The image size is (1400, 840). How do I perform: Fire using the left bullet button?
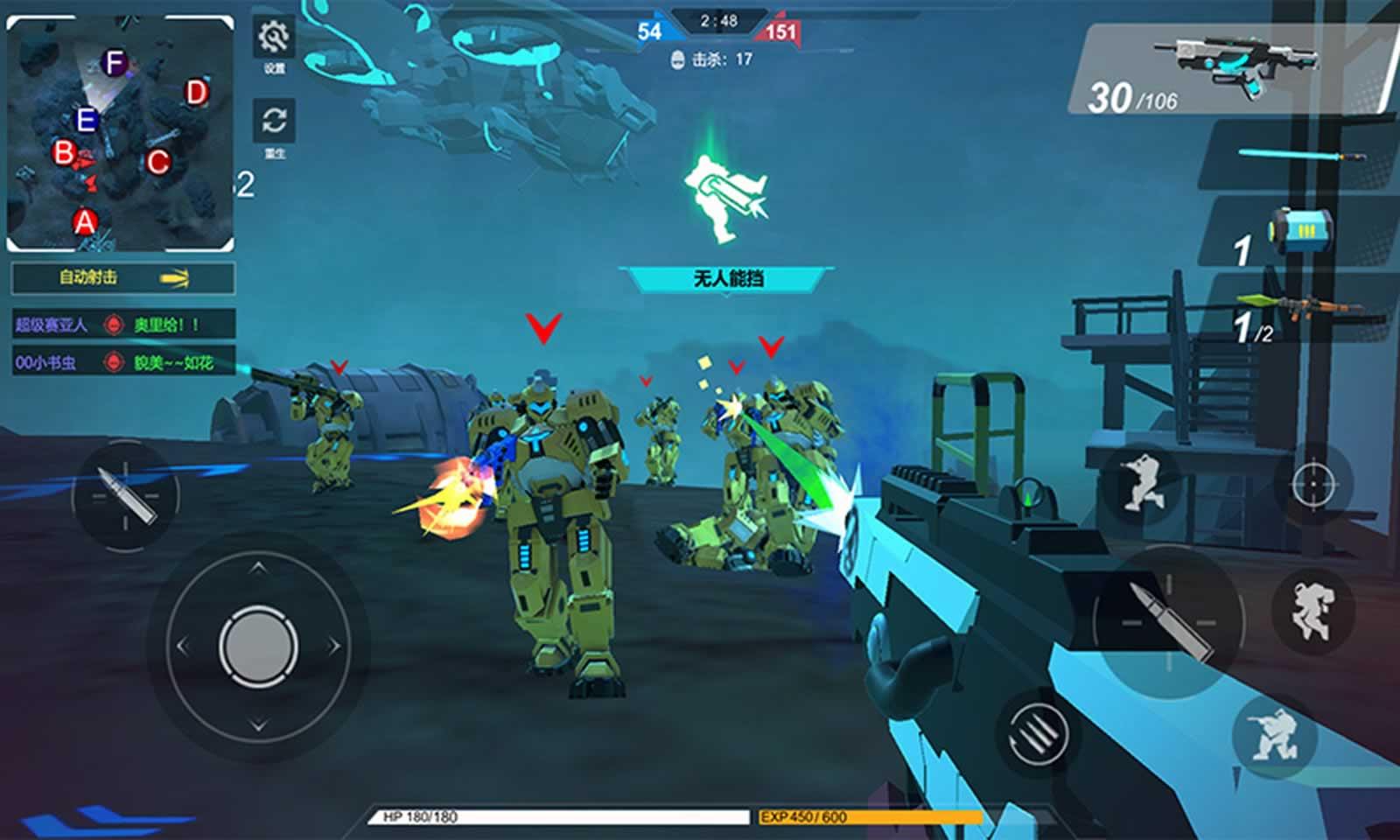(126, 496)
